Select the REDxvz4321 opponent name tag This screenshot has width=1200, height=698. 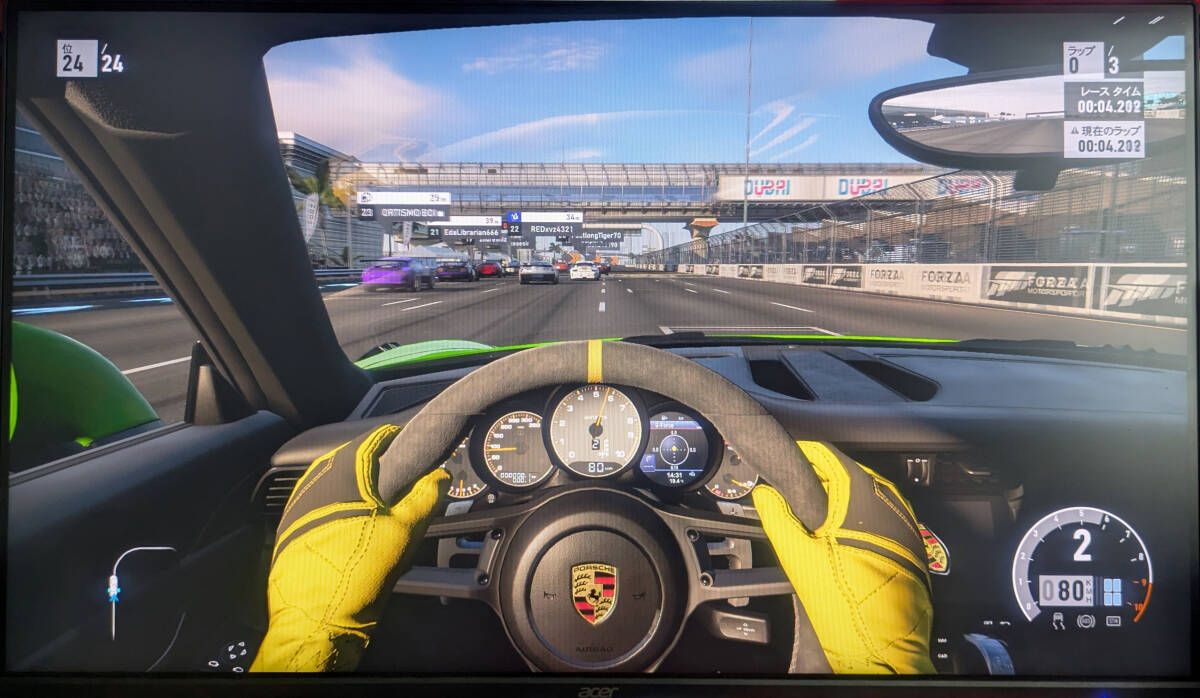point(551,229)
